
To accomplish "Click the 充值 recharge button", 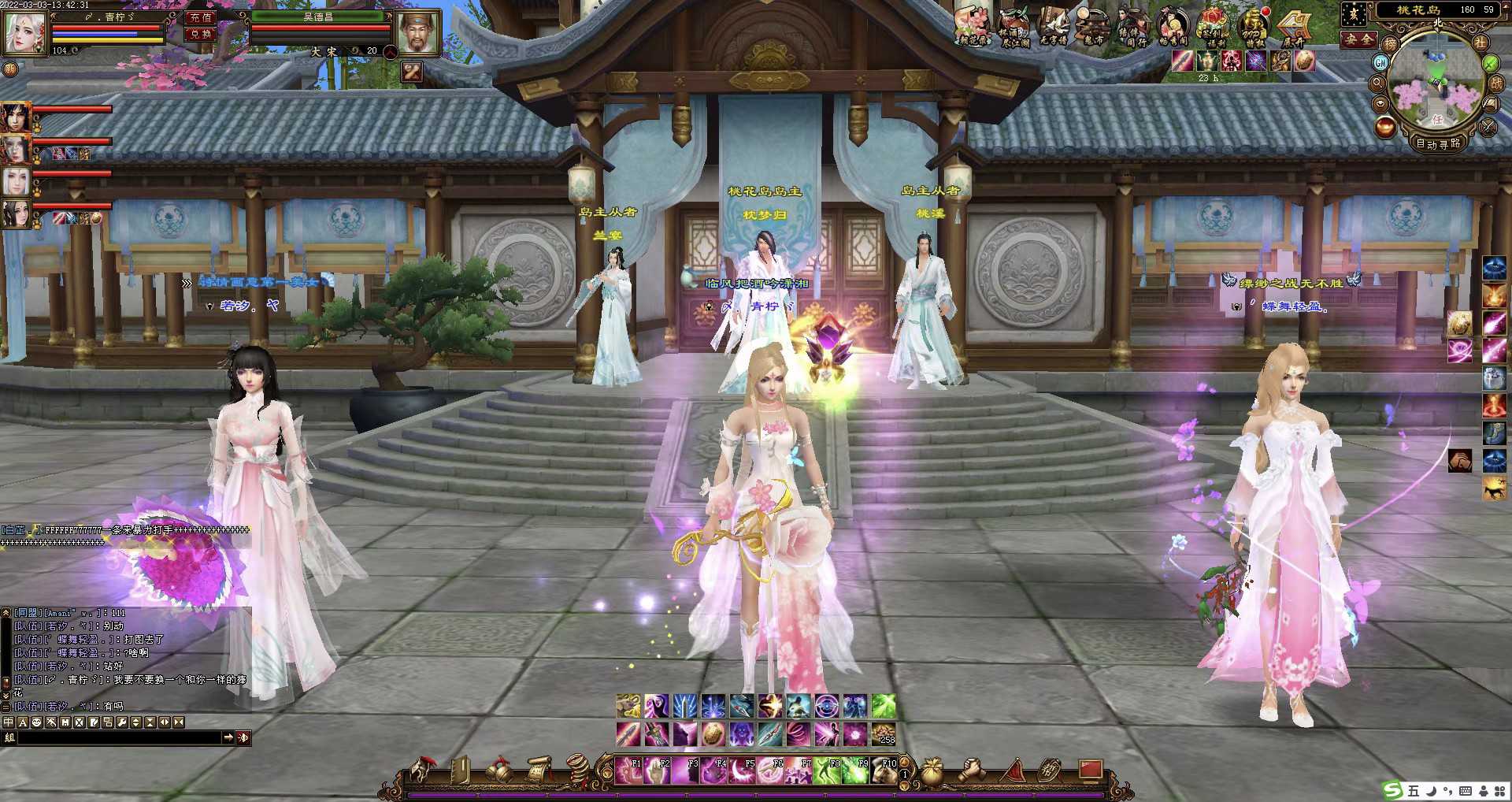I will click(x=201, y=17).
